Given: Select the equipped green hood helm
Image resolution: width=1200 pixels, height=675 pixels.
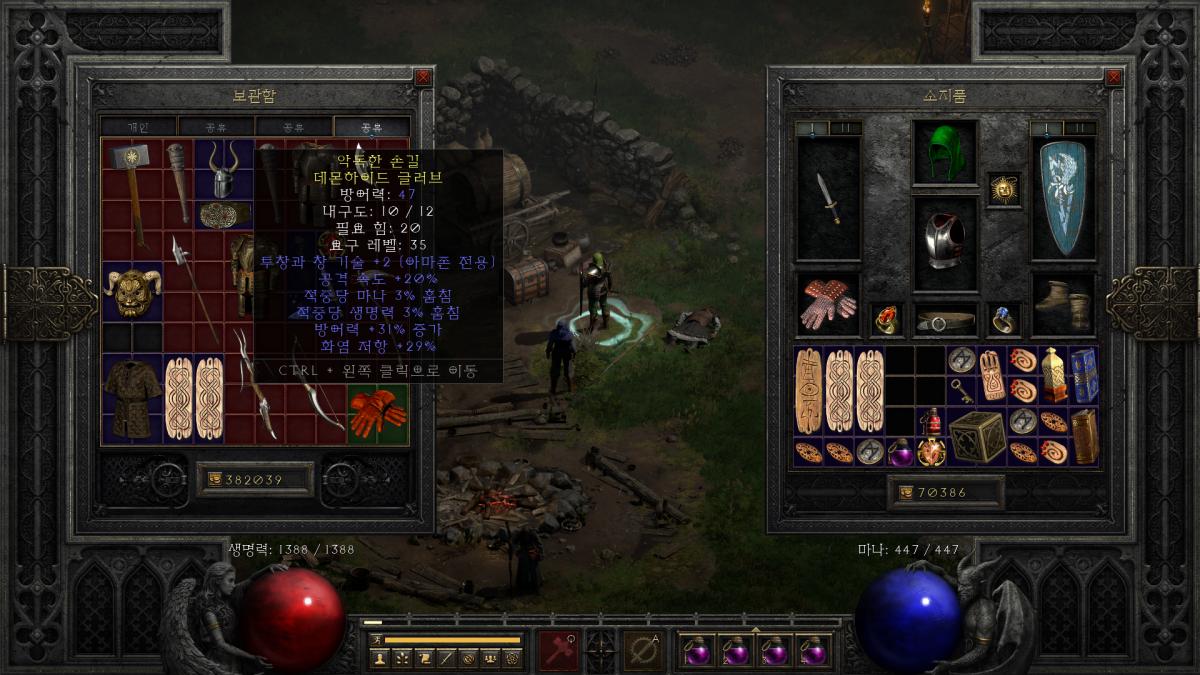Looking at the screenshot, I should click(x=945, y=152).
